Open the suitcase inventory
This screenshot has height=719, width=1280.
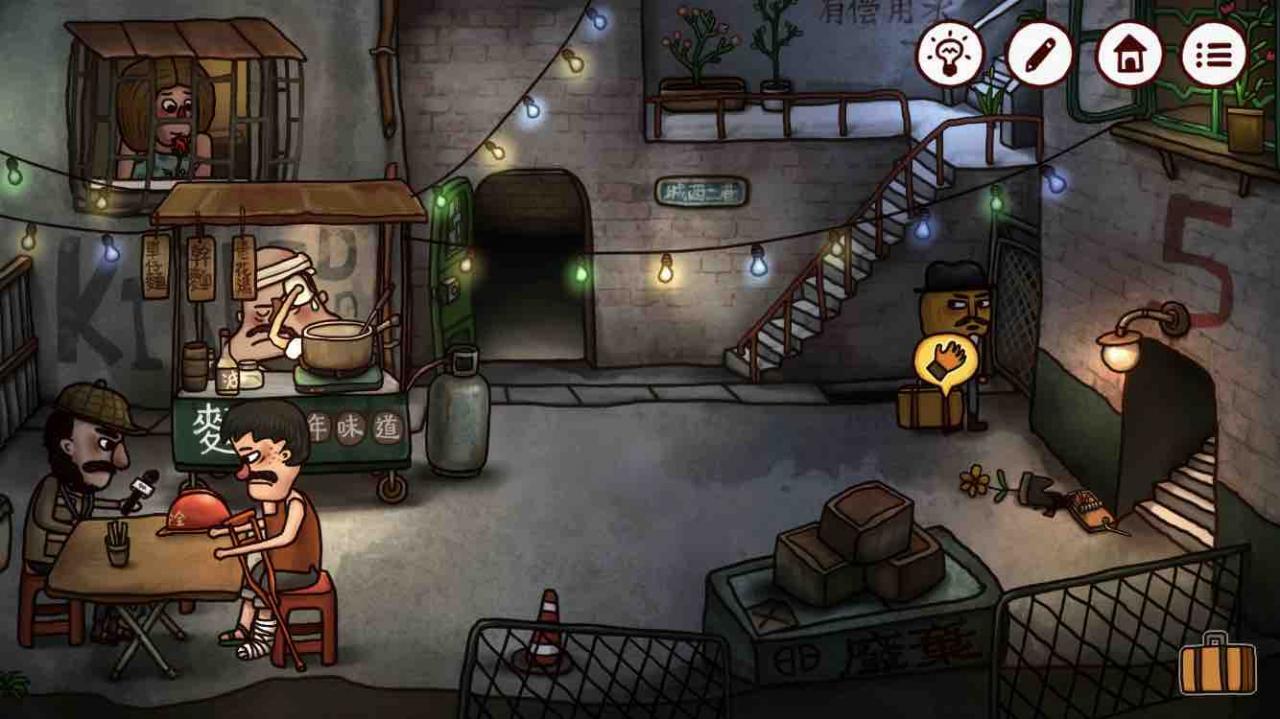[1217, 666]
